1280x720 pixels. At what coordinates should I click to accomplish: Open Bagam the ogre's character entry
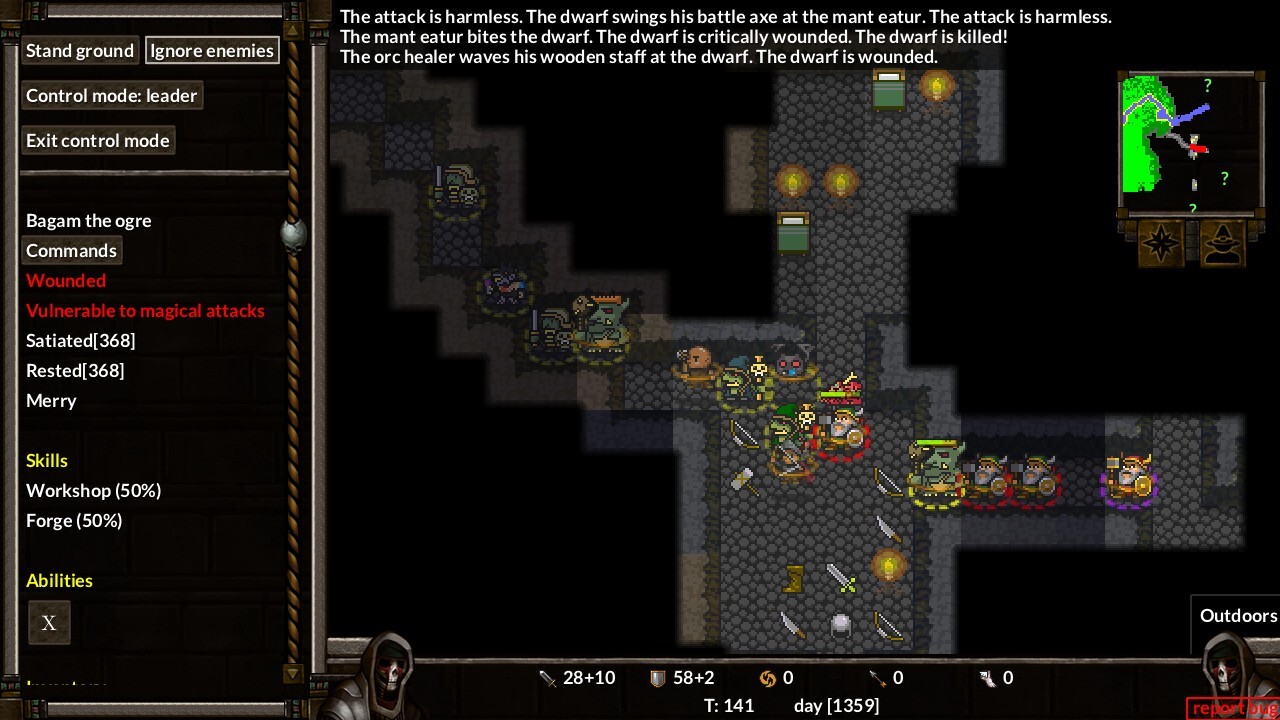pos(88,220)
